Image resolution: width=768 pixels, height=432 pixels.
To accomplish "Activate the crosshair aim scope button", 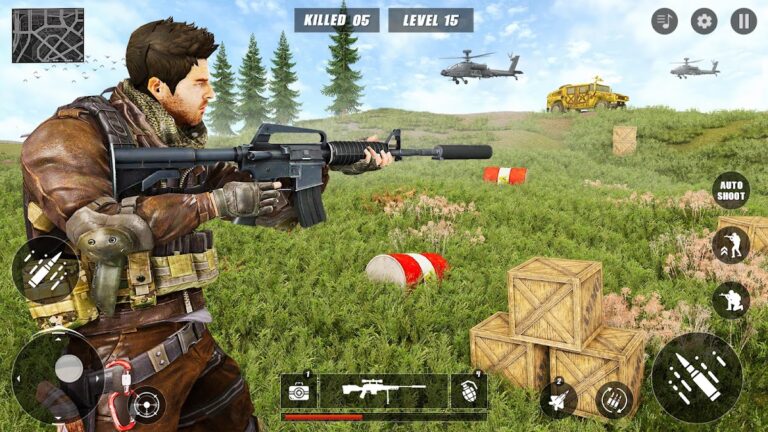I will click(147, 404).
